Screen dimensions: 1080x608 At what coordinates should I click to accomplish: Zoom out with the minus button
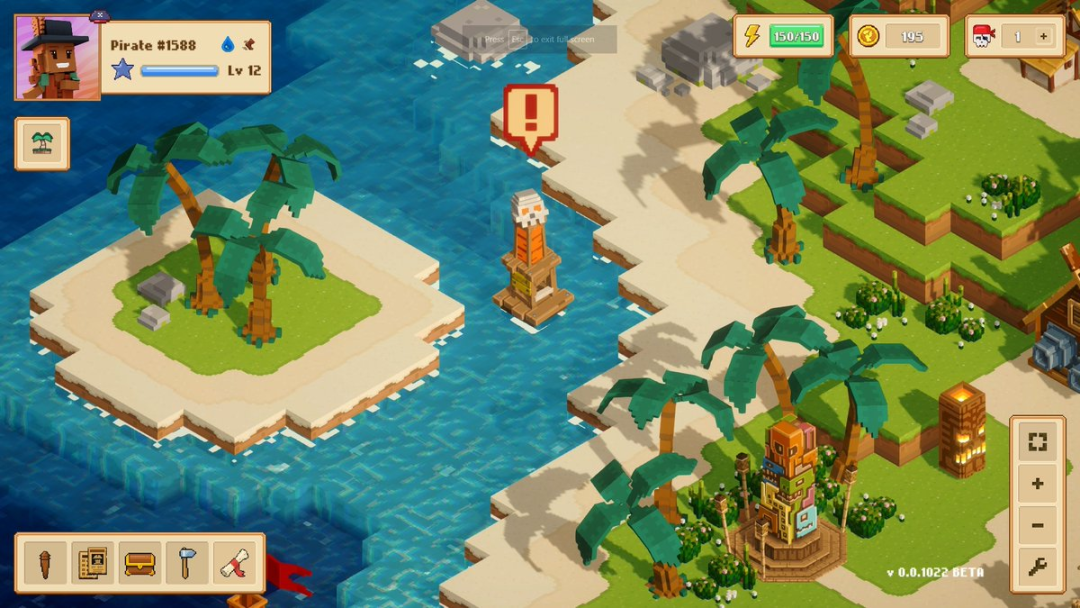[x=1038, y=526]
